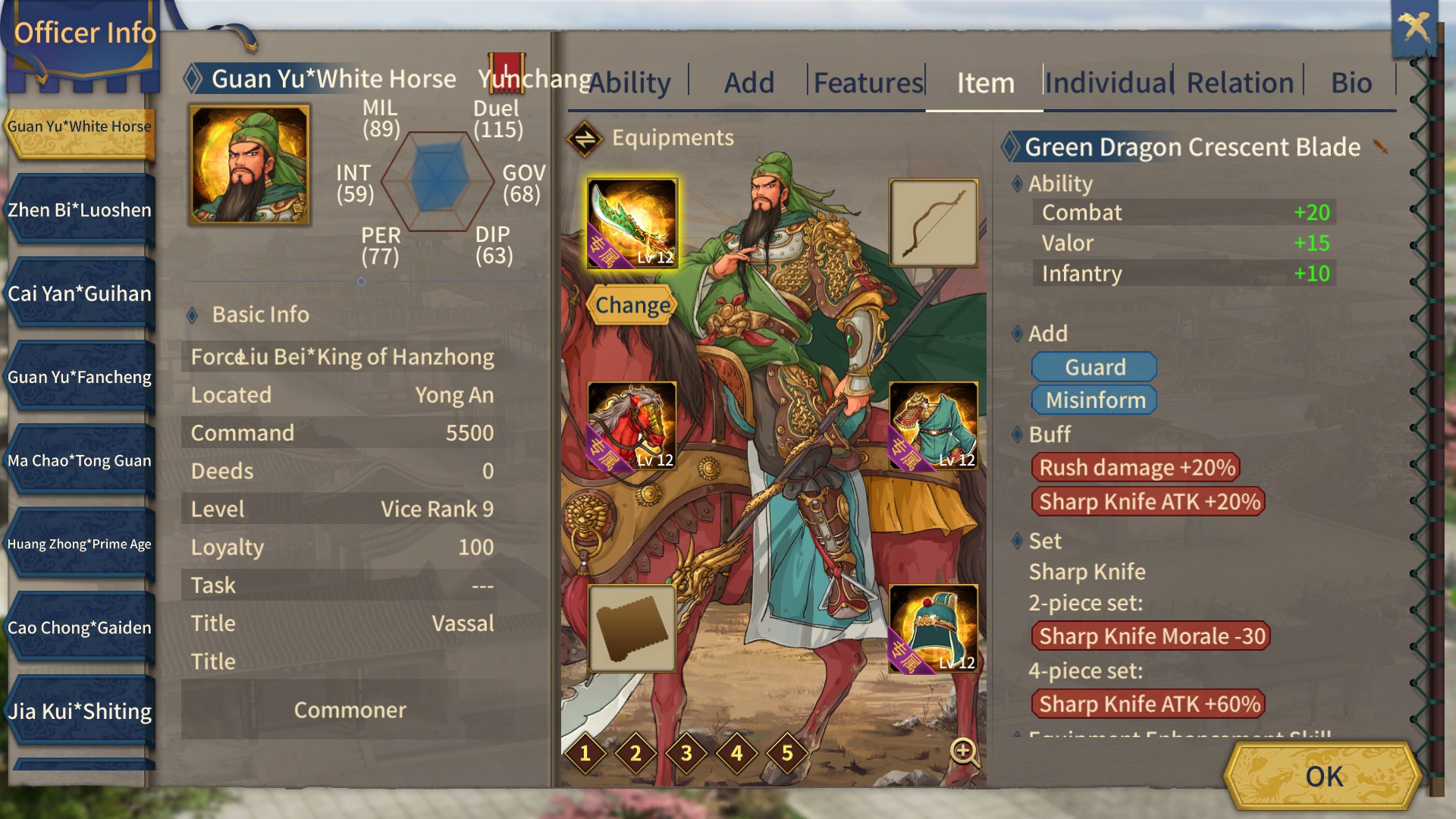Enable the Guard add option
The width and height of the screenshot is (1456, 819).
pyautogui.click(x=1094, y=367)
